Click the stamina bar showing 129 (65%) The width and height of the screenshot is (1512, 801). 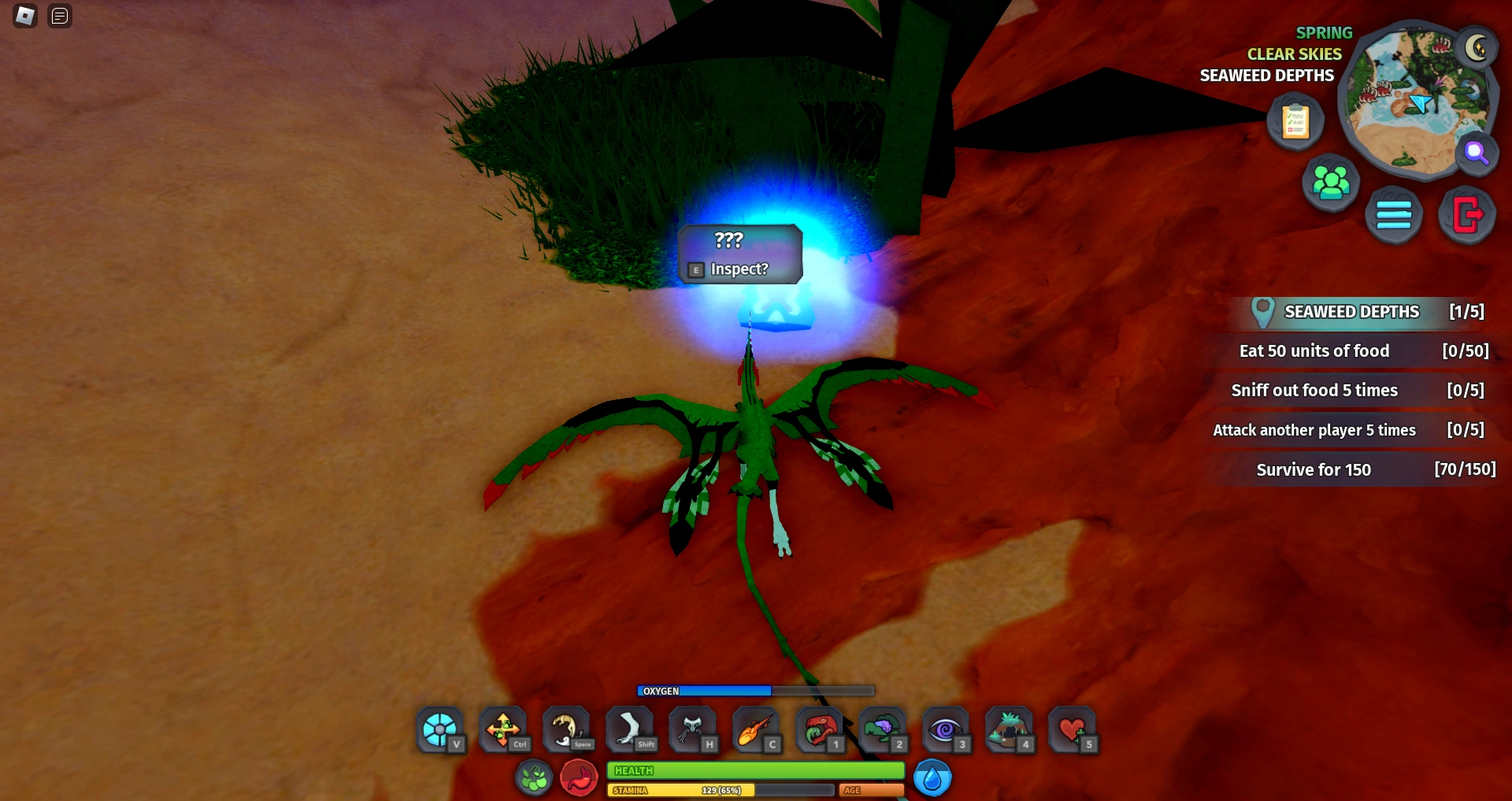click(x=721, y=789)
